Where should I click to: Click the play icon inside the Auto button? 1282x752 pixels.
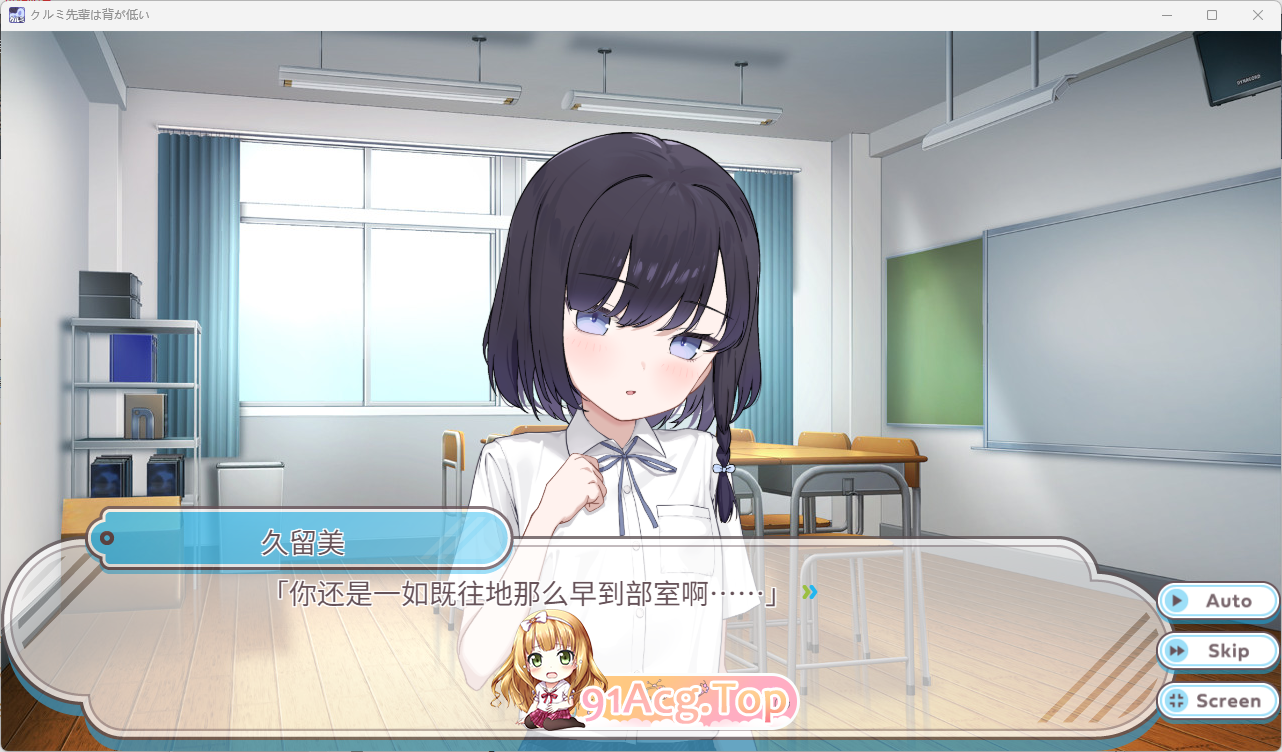tap(1177, 601)
